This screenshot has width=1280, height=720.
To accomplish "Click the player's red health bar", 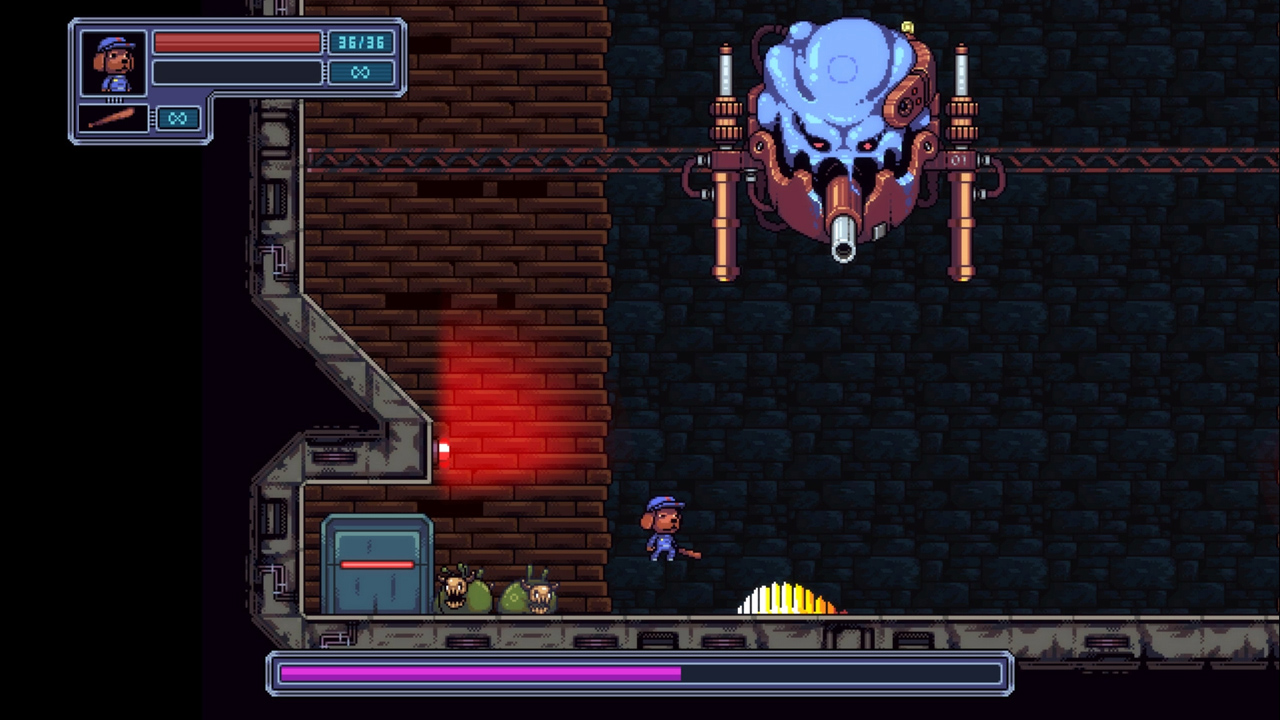I will [x=237, y=43].
